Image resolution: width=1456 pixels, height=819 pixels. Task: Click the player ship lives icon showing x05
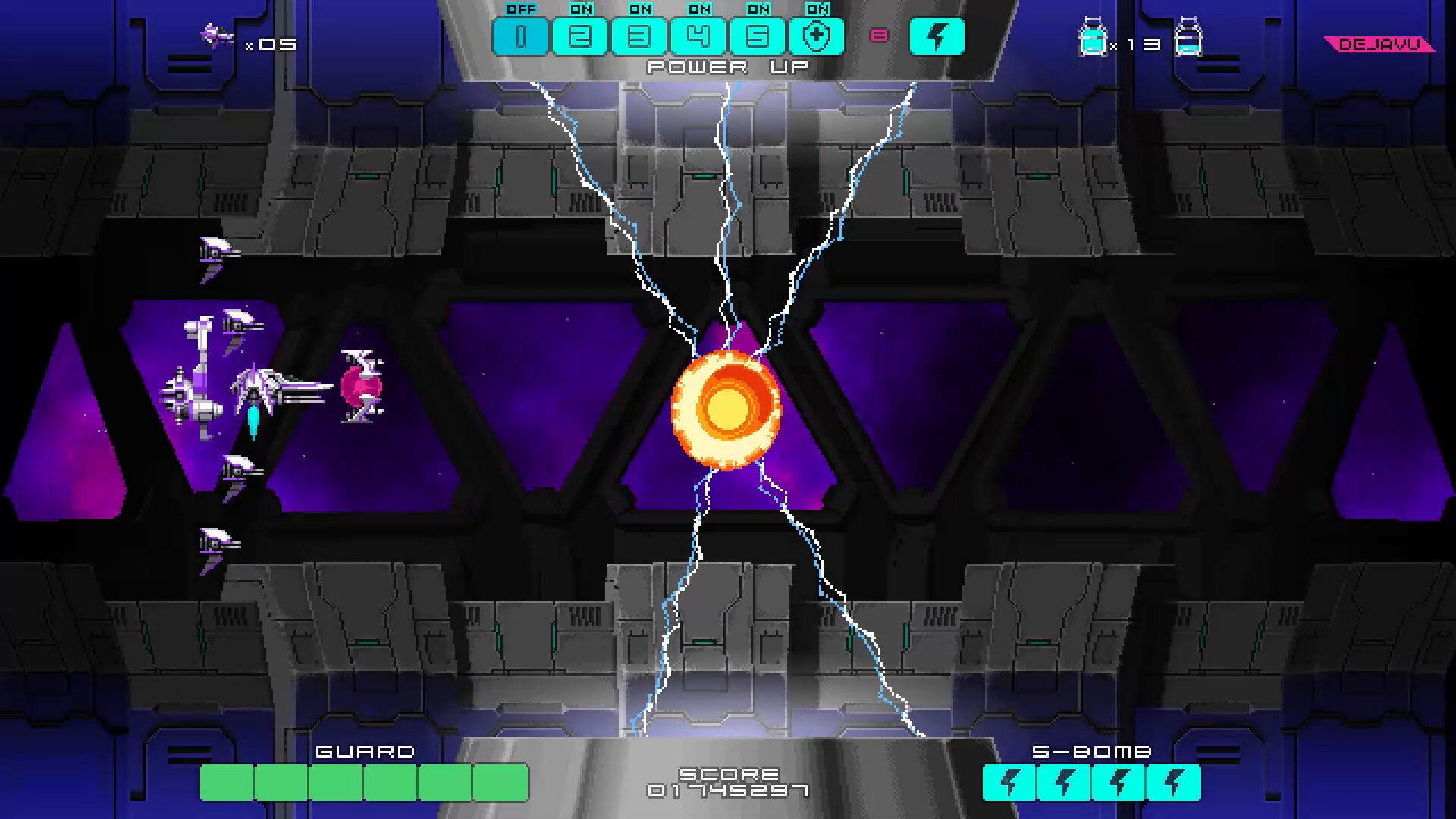[216, 34]
